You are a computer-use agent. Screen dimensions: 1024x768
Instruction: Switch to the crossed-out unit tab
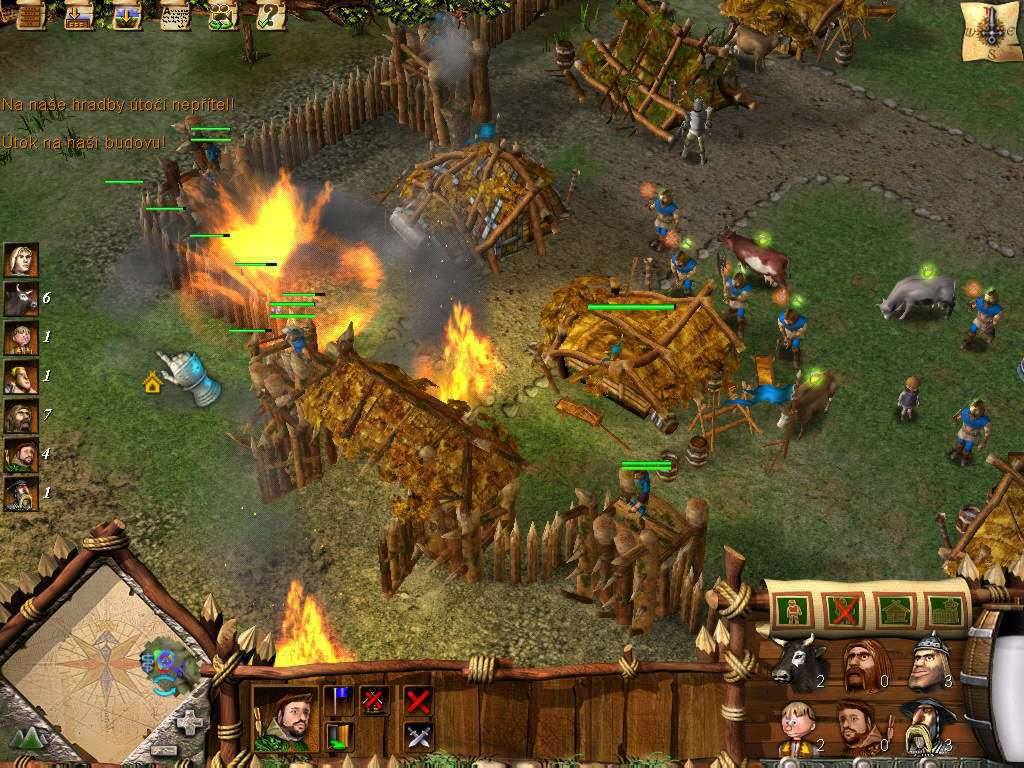tap(843, 610)
